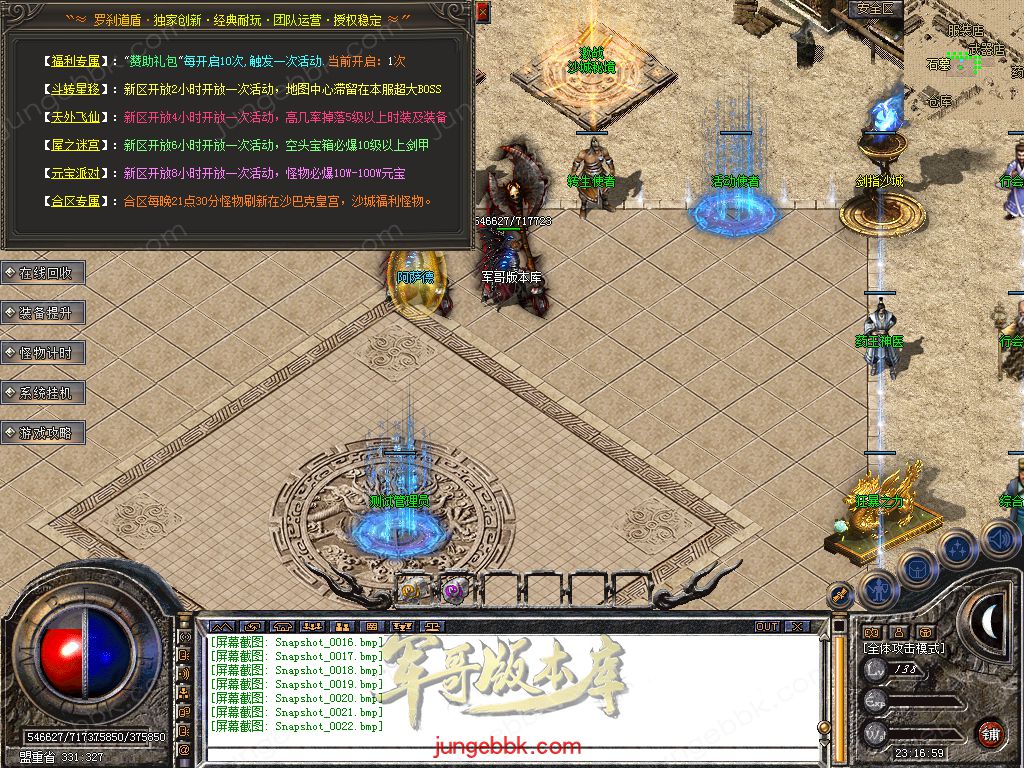Open the 装备提升 equipment upgrade menu
The width and height of the screenshot is (1024, 768).
[44, 313]
